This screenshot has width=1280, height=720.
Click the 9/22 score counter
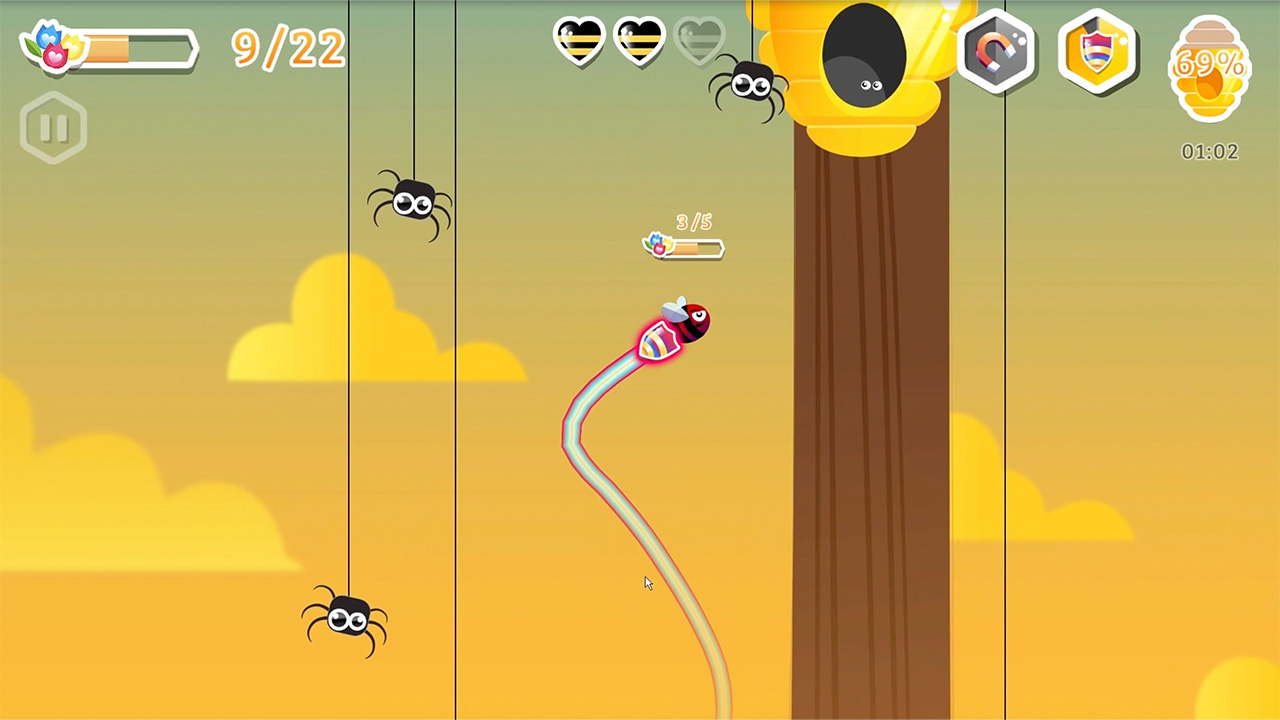288,48
